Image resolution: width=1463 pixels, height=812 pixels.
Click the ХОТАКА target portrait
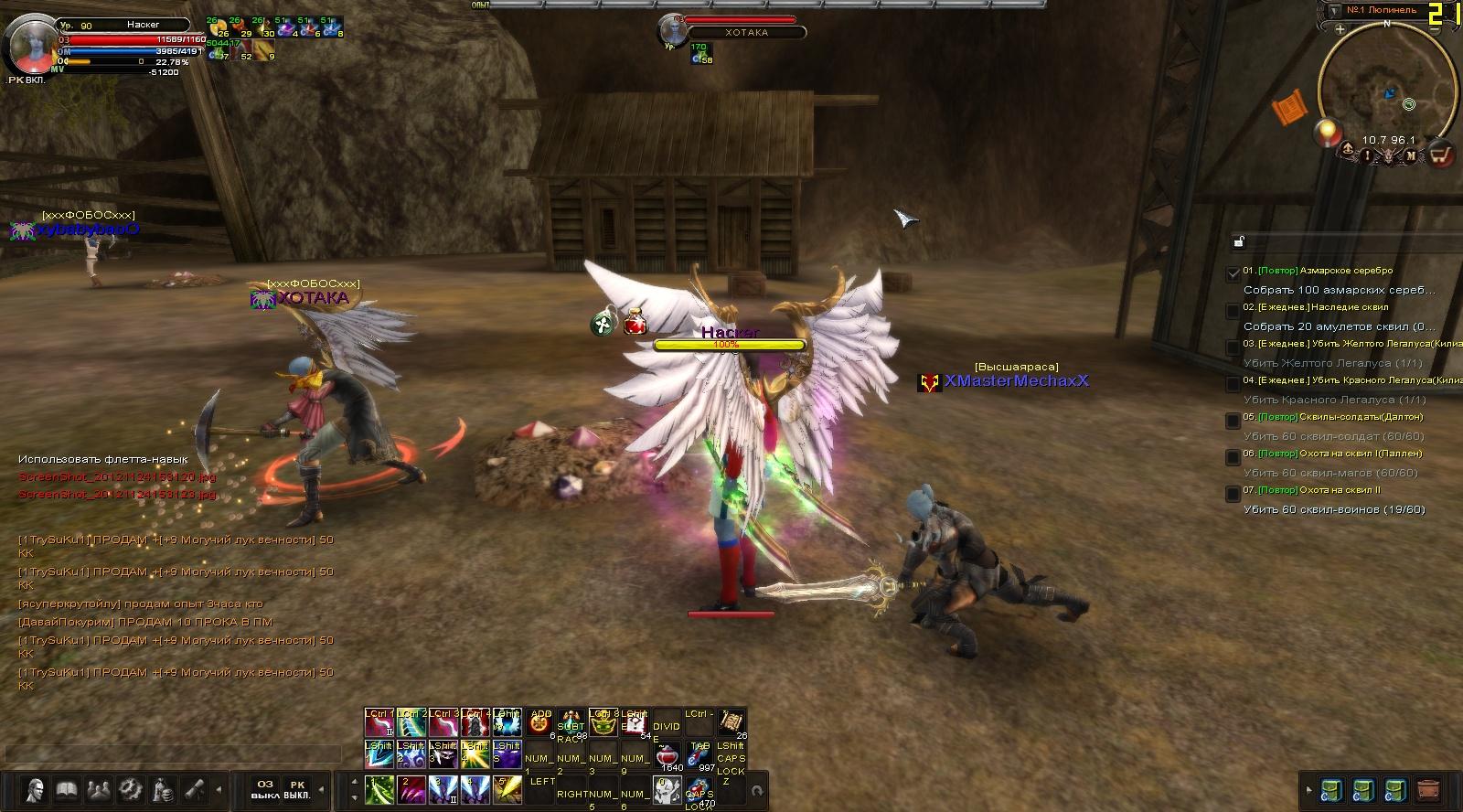click(x=673, y=28)
